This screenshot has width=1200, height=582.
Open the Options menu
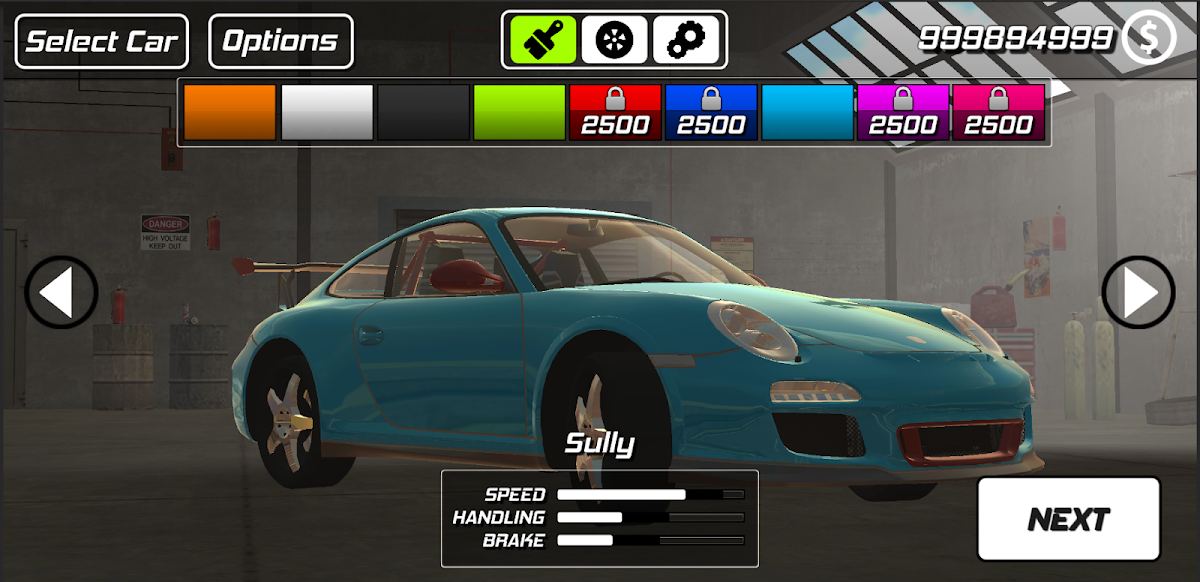coord(280,42)
